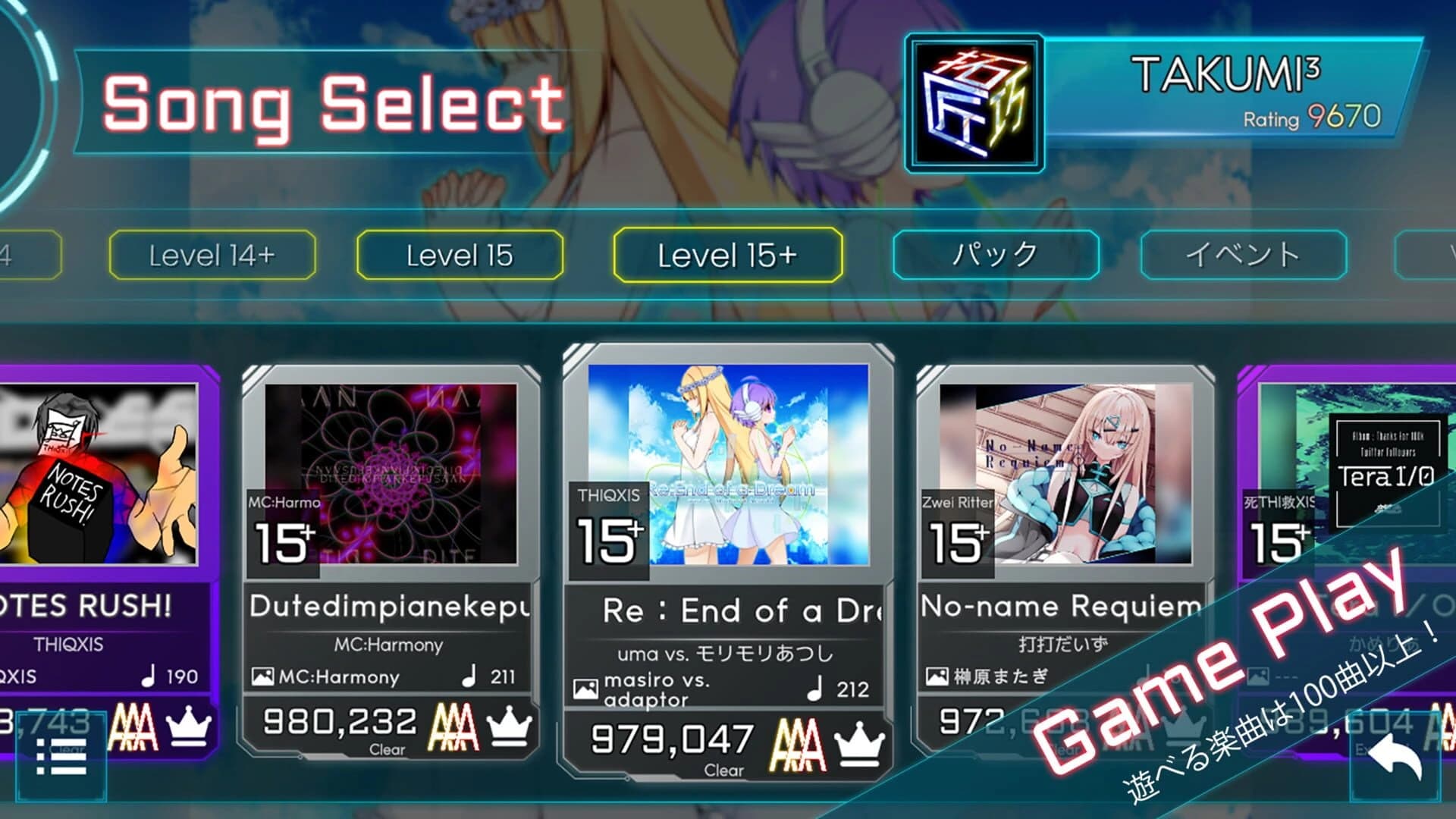Toggle the Level 15 difficulty filter
This screenshot has height=819, width=1456.
459,256
